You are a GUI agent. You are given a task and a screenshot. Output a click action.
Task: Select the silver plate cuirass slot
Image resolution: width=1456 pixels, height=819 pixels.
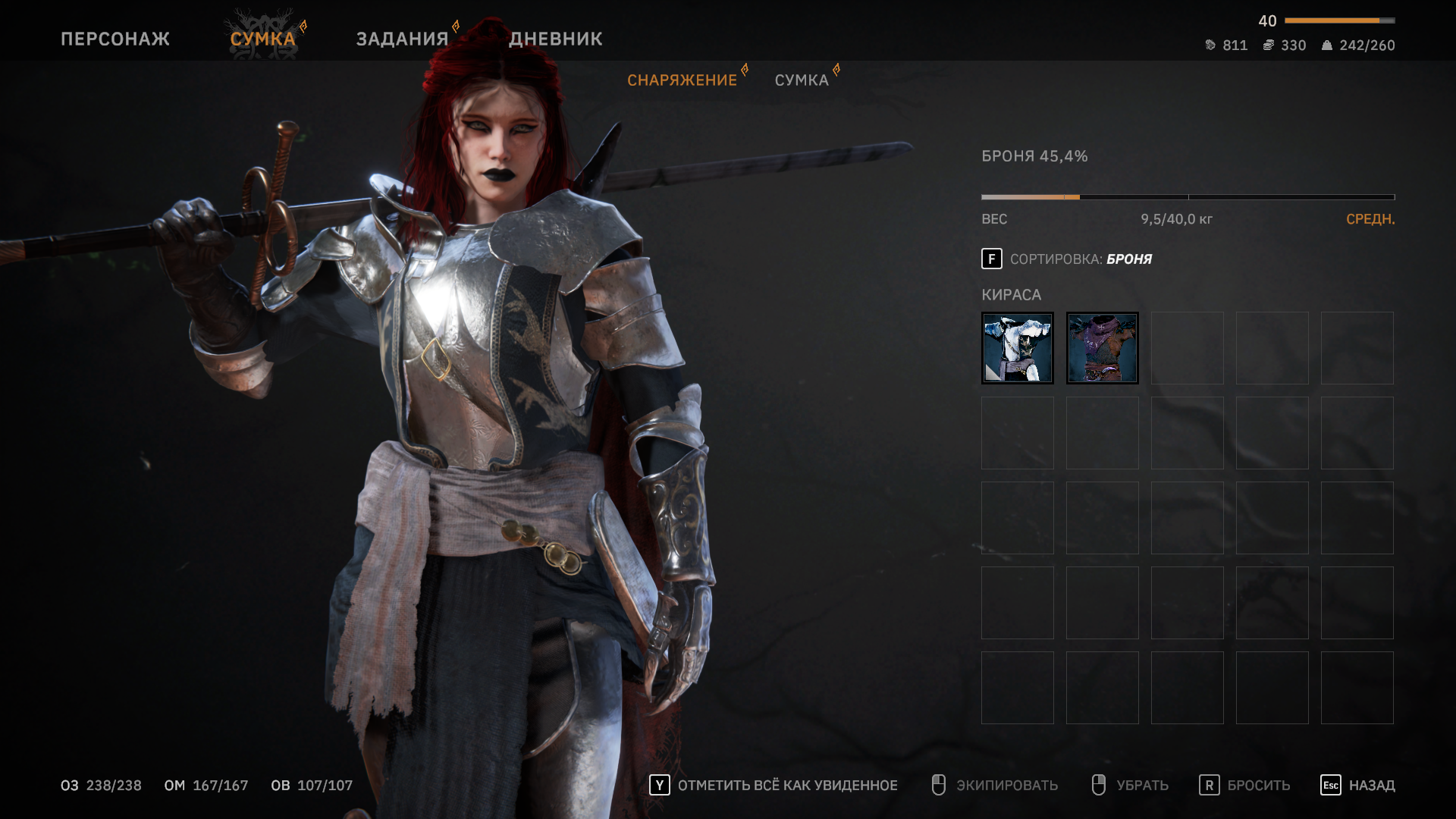tap(1017, 348)
